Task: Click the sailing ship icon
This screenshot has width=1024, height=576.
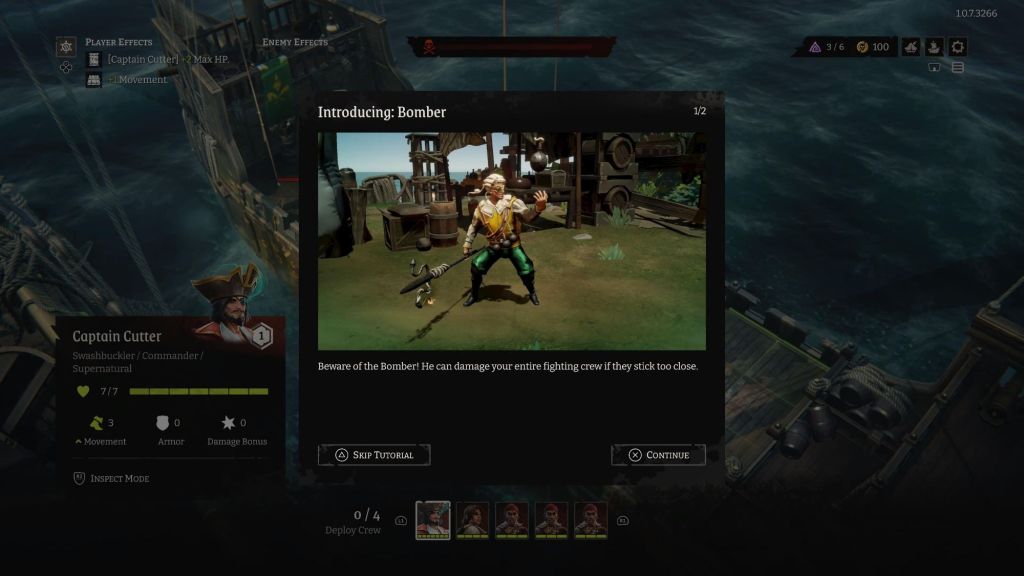Action: (x=934, y=47)
